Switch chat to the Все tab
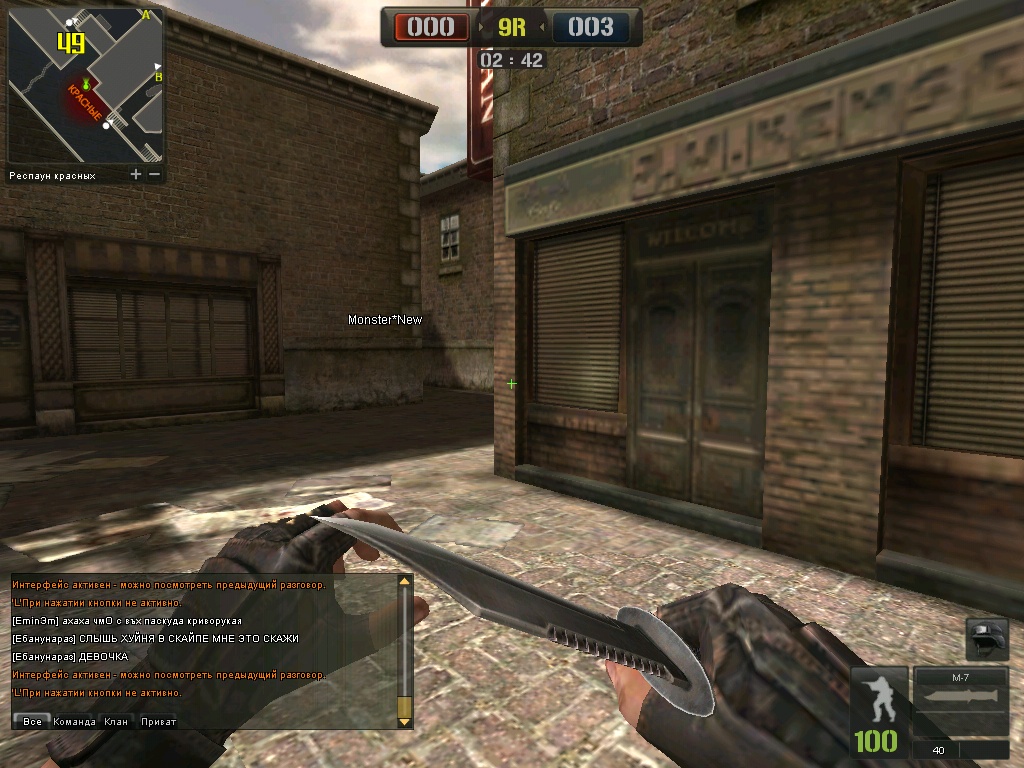 (32, 721)
